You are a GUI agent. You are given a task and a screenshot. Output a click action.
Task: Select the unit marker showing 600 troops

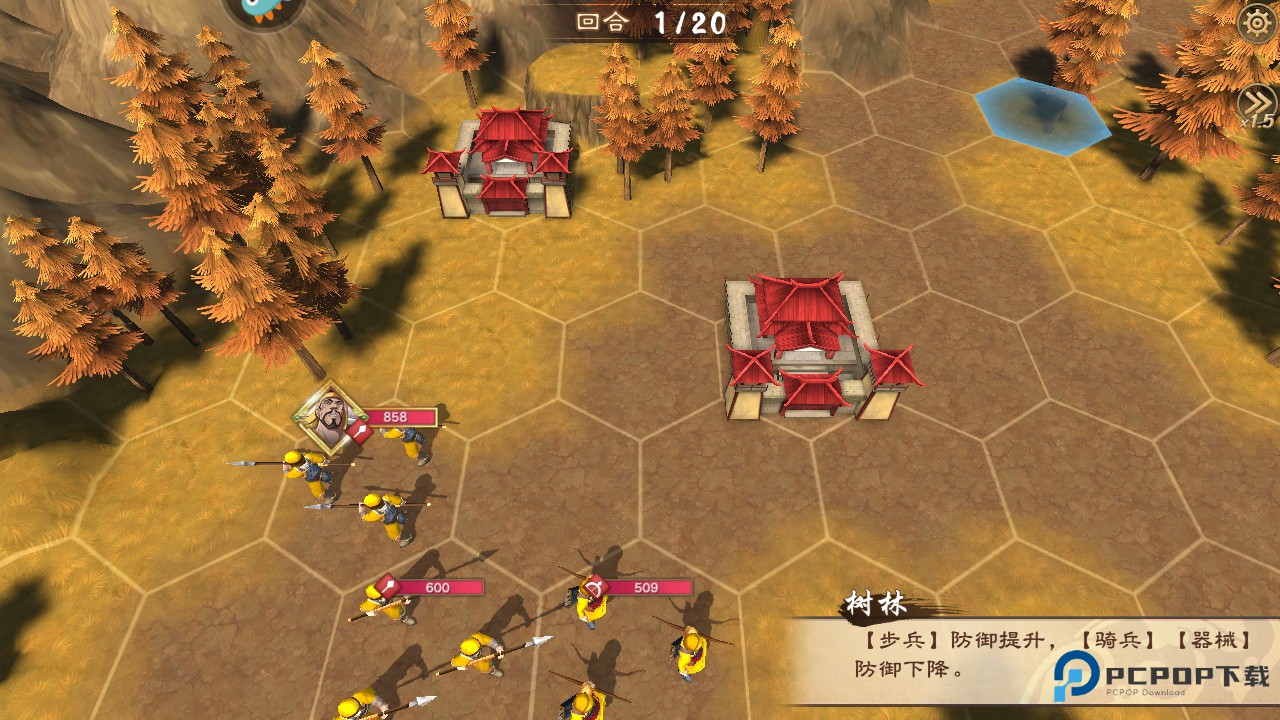pyautogui.click(x=388, y=587)
